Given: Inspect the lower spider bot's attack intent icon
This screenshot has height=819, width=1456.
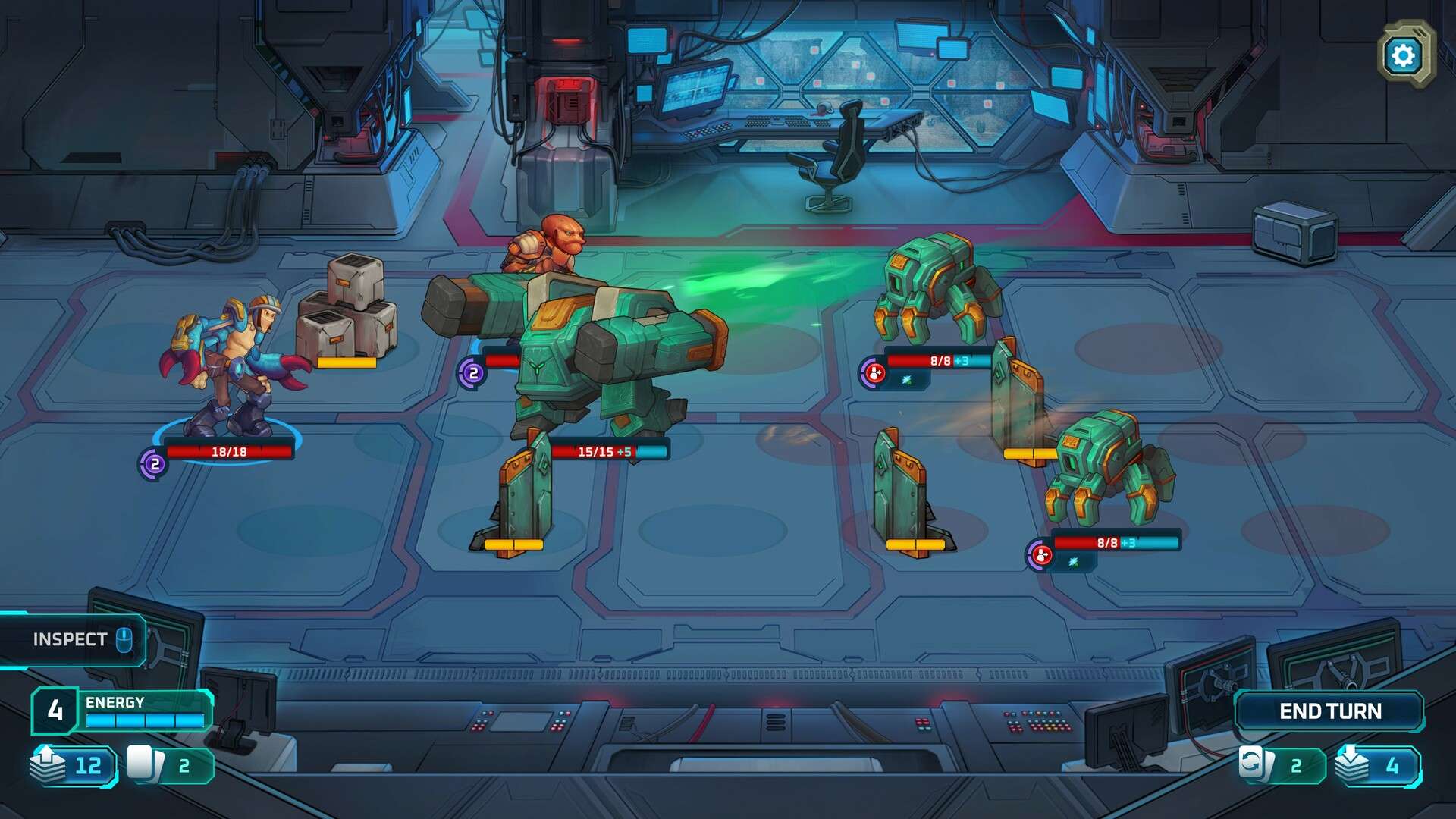Looking at the screenshot, I should pos(1041,555).
